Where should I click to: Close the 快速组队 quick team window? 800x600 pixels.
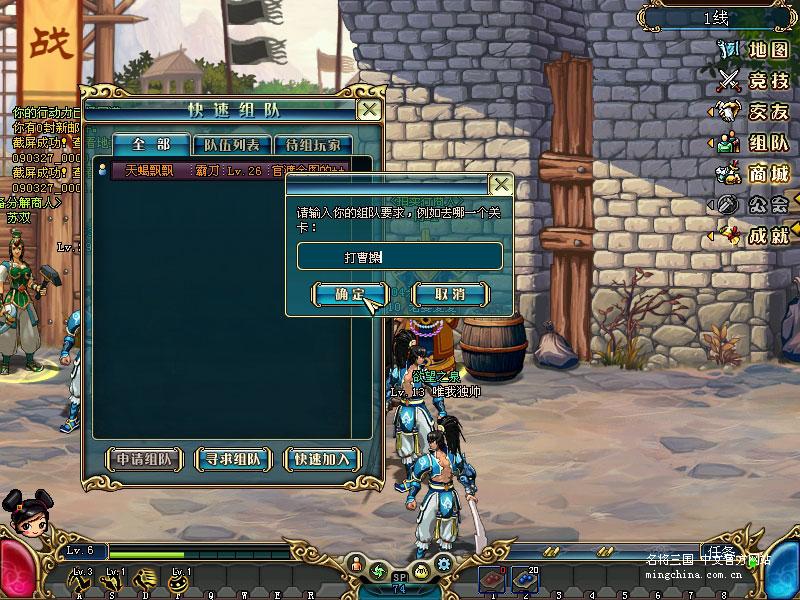tap(369, 109)
